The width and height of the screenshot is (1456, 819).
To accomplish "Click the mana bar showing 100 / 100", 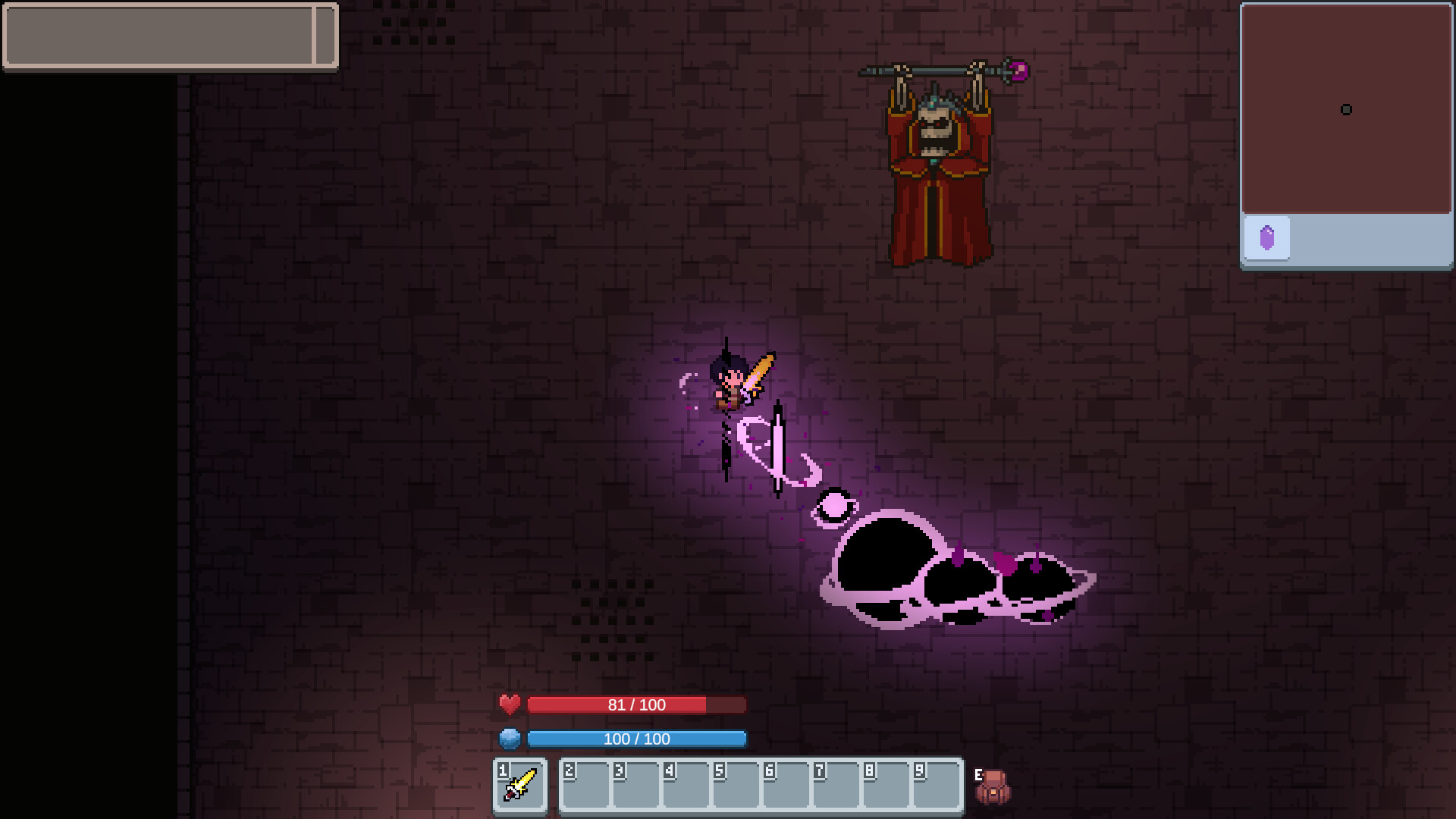I will pos(637,739).
